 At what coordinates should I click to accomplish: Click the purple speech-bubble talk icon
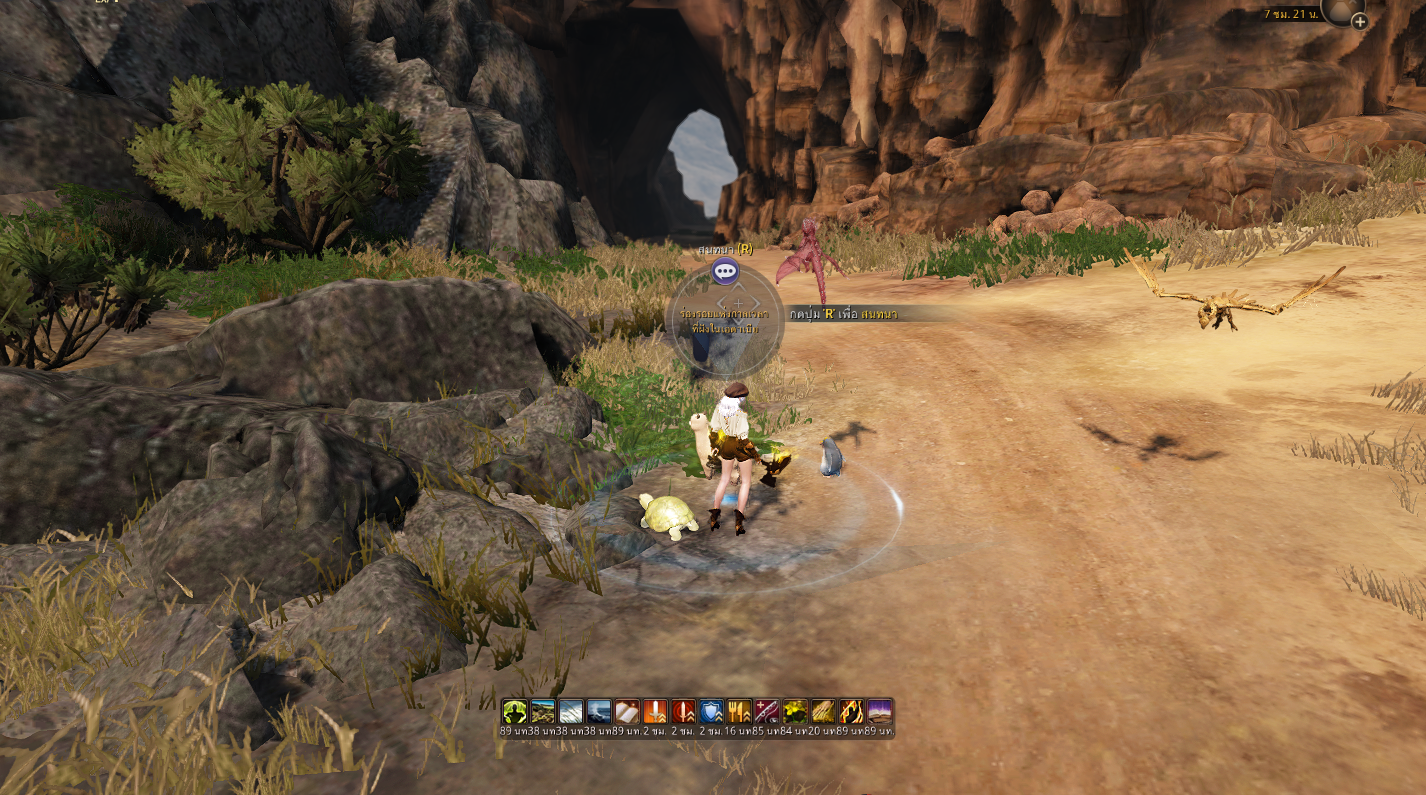[725, 271]
